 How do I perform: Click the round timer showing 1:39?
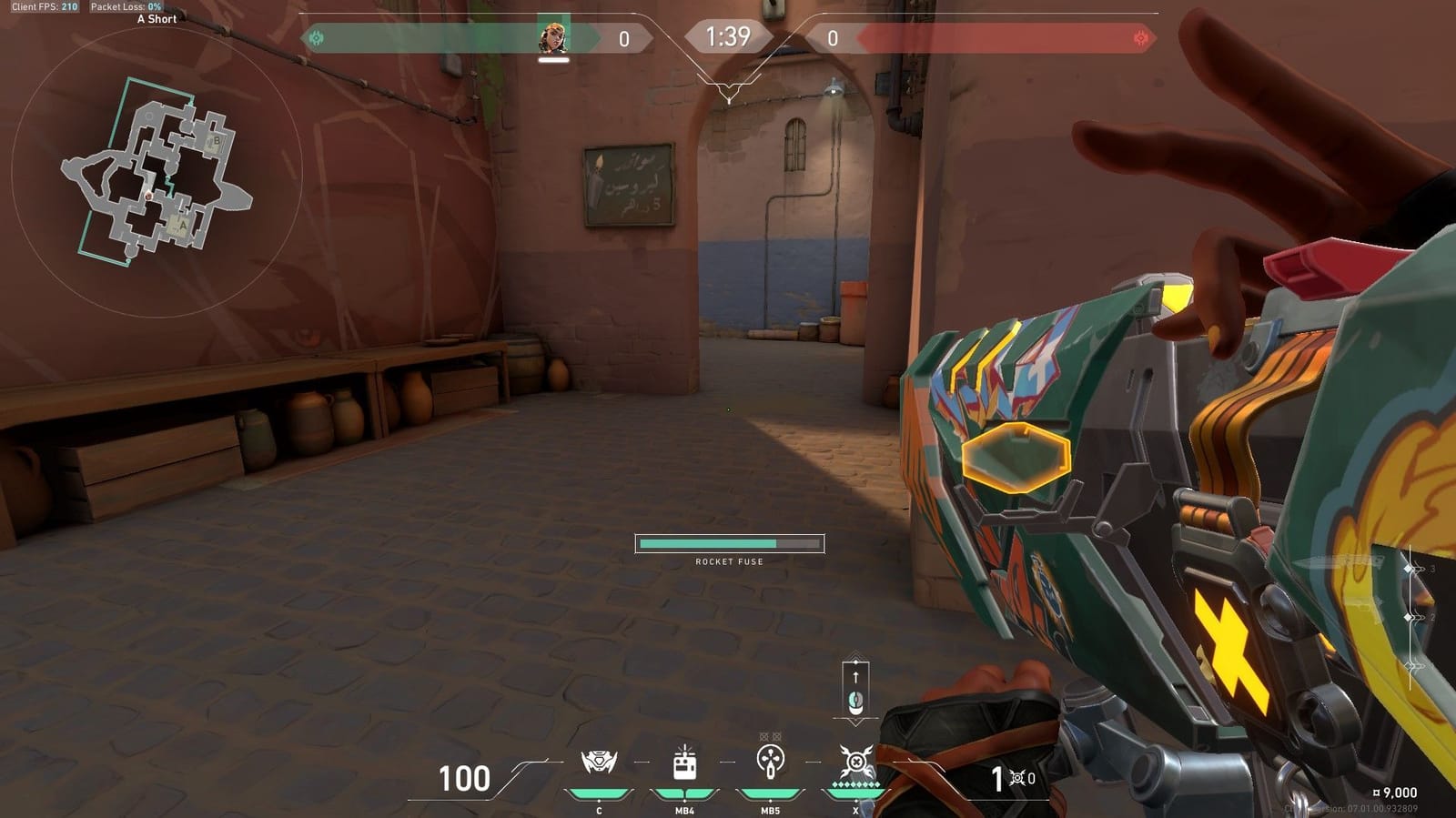coord(727,37)
